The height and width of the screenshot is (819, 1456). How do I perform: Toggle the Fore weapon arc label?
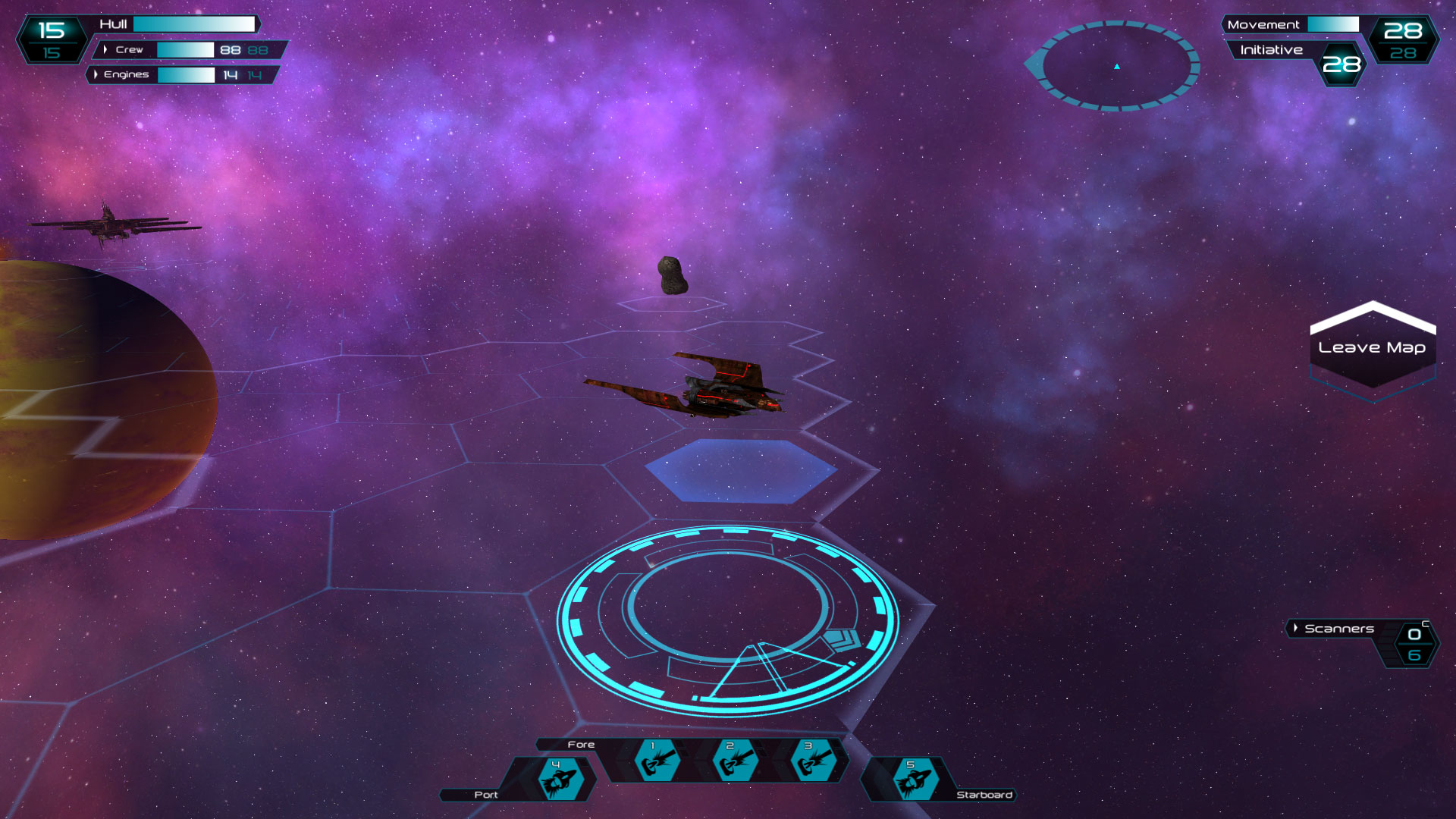[x=582, y=745]
